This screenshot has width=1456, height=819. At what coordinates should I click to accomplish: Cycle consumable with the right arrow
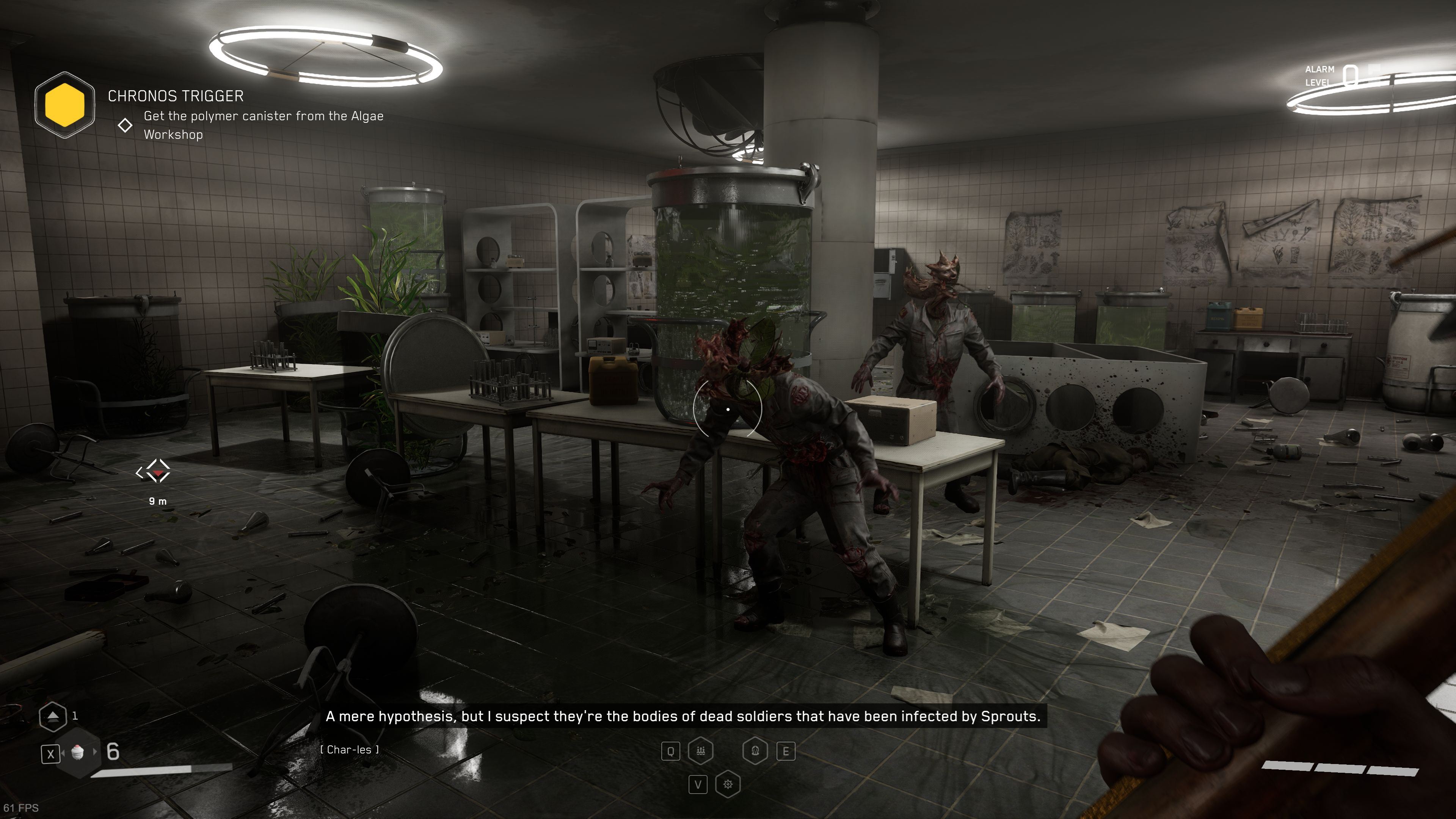click(95, 752)
